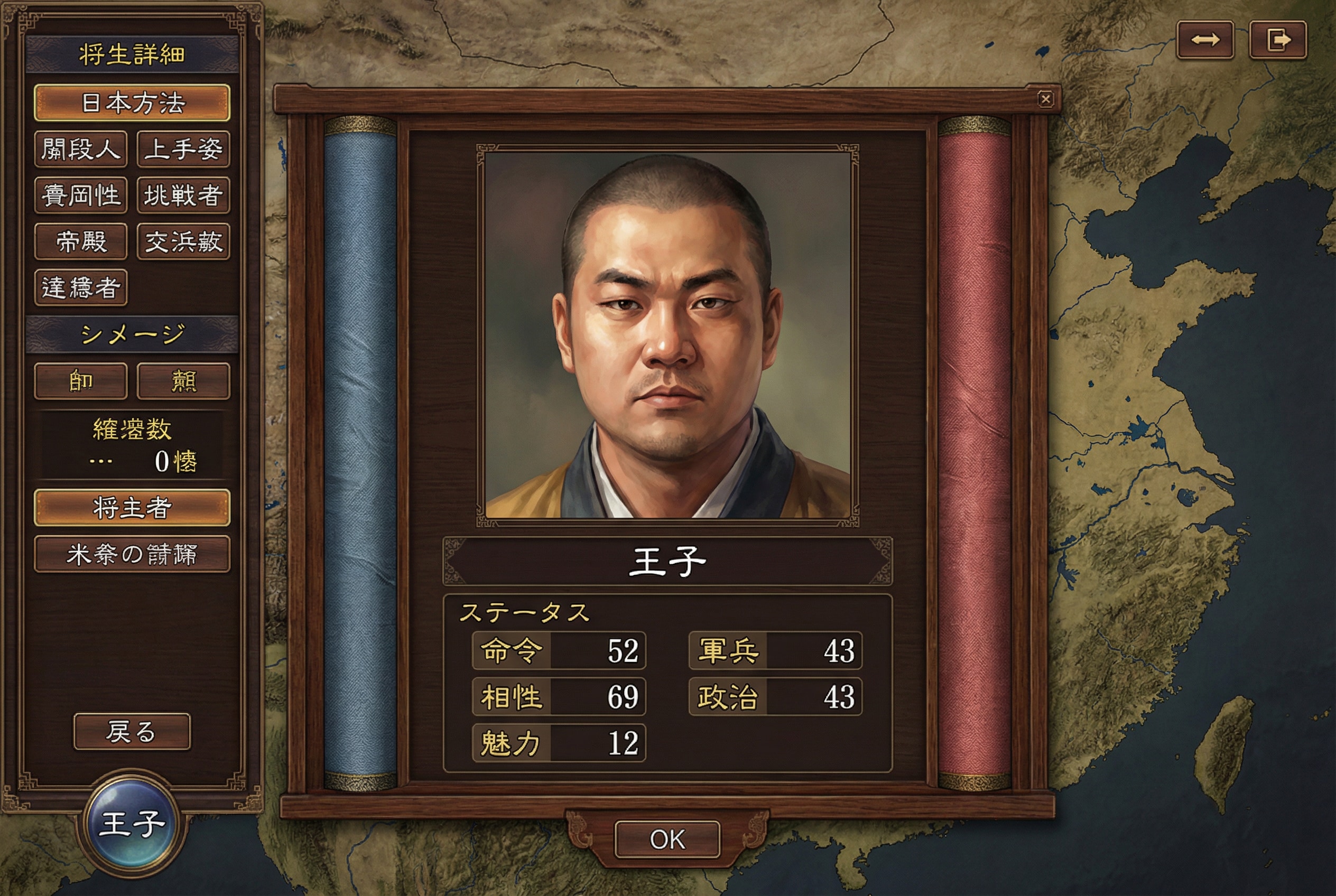Click the blue 王子 orb
The image size is (1336, 896).
(x=132, y=823)
